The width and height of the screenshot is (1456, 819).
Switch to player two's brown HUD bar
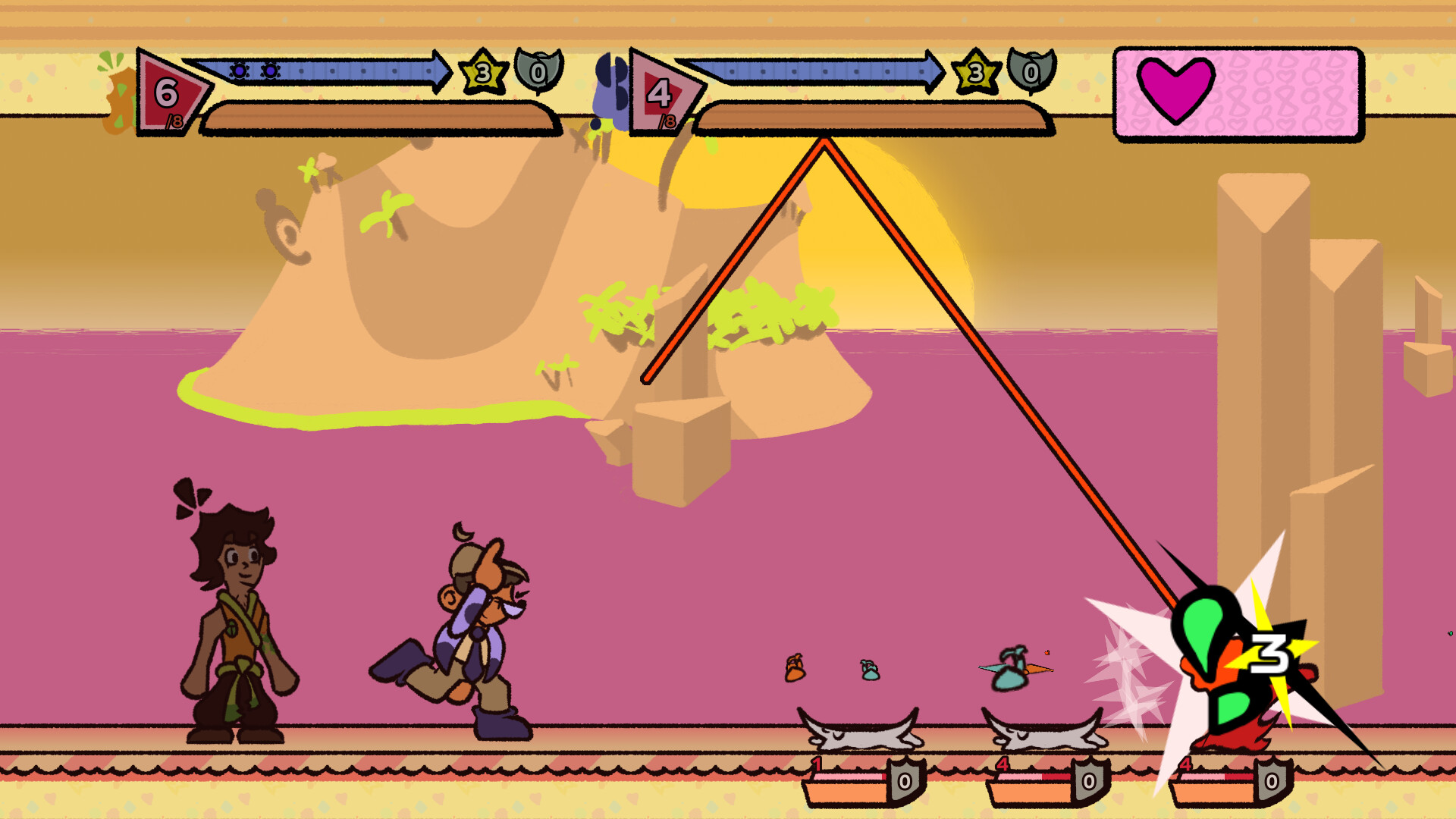[872, 118]
